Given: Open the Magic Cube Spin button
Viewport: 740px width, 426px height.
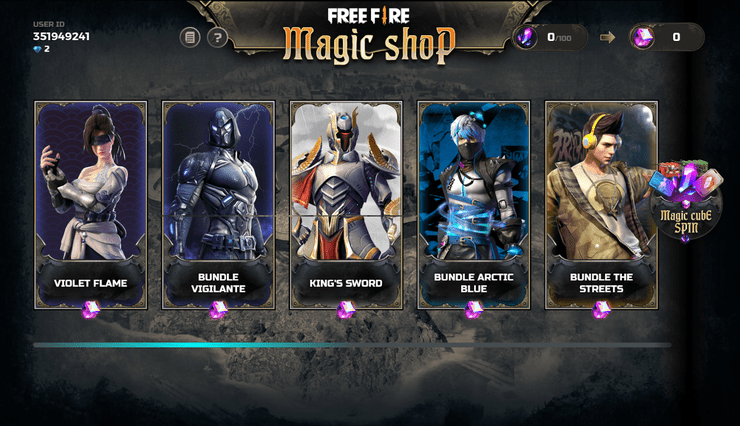Looking at the screenshot, I should pyautogui.click(x=684, y=203).
